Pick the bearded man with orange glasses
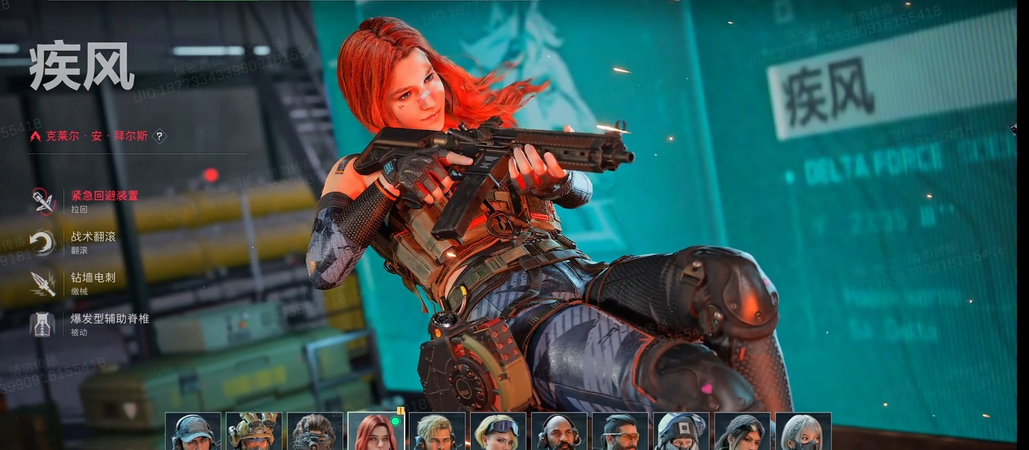The image size is (1029, 450). [x=620, y=432]
